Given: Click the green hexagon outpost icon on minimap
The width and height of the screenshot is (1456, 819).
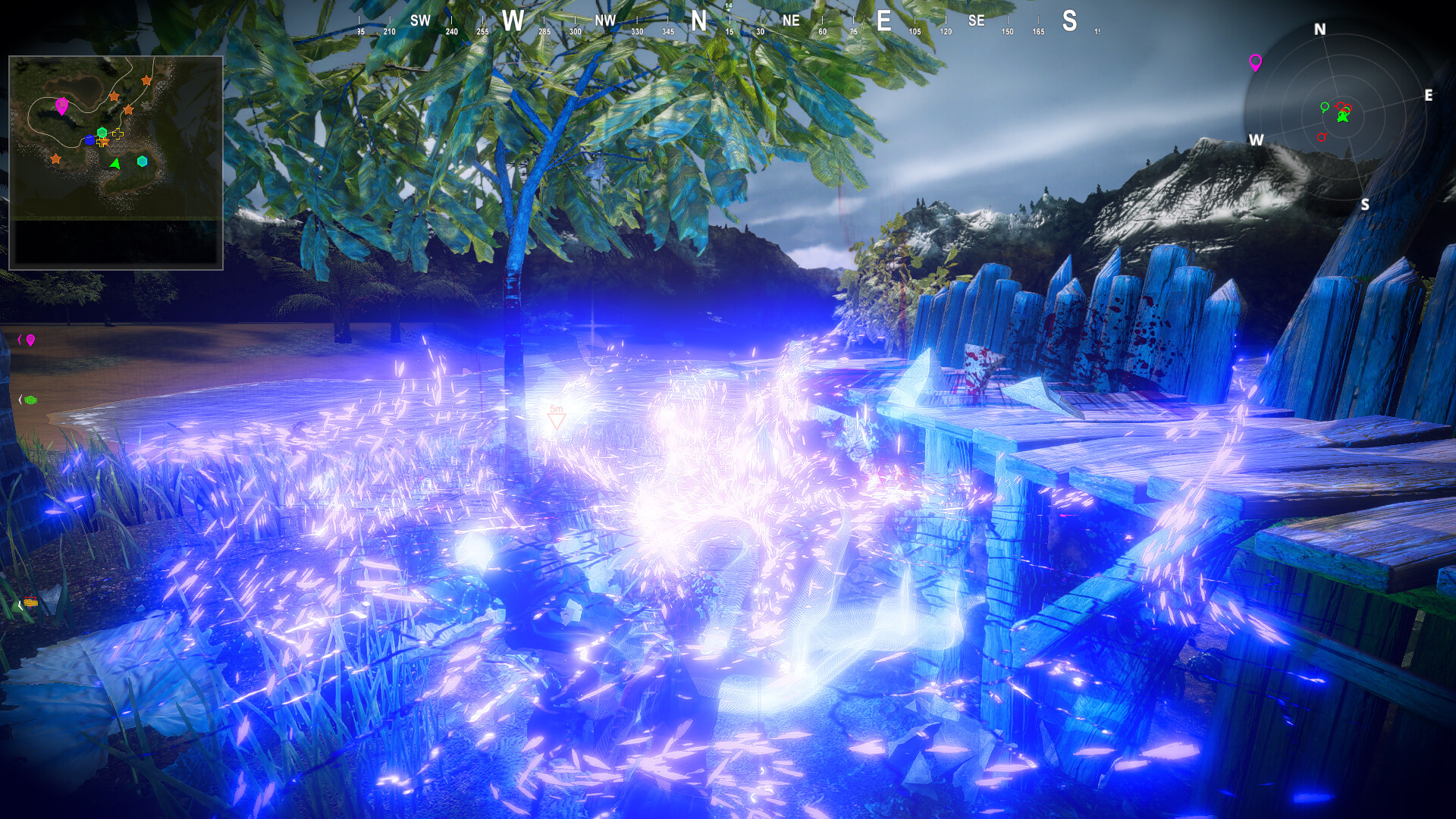Looking at the screenshot, I should 102,132.
